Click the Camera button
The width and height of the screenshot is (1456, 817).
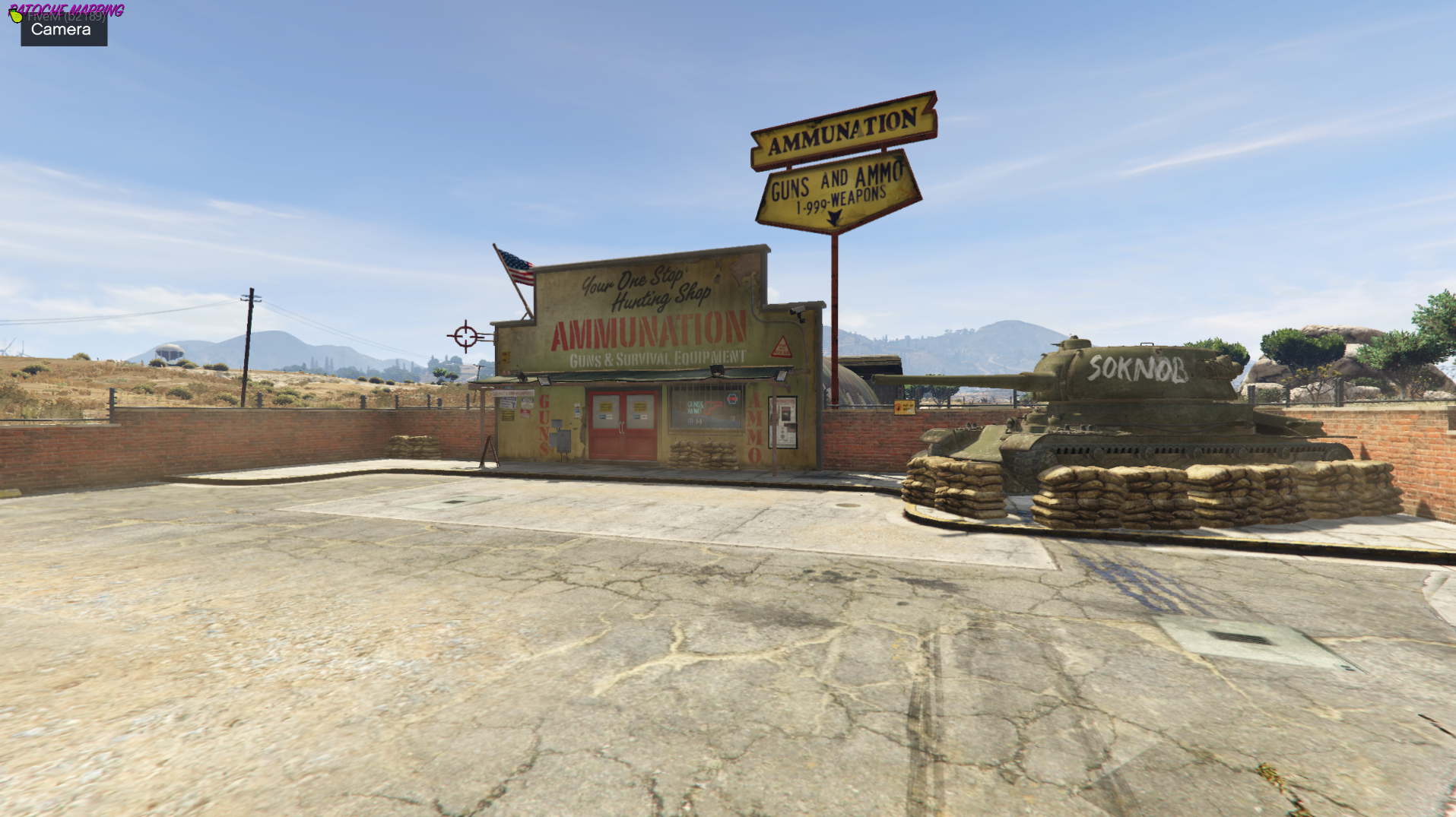click(63, 30)
